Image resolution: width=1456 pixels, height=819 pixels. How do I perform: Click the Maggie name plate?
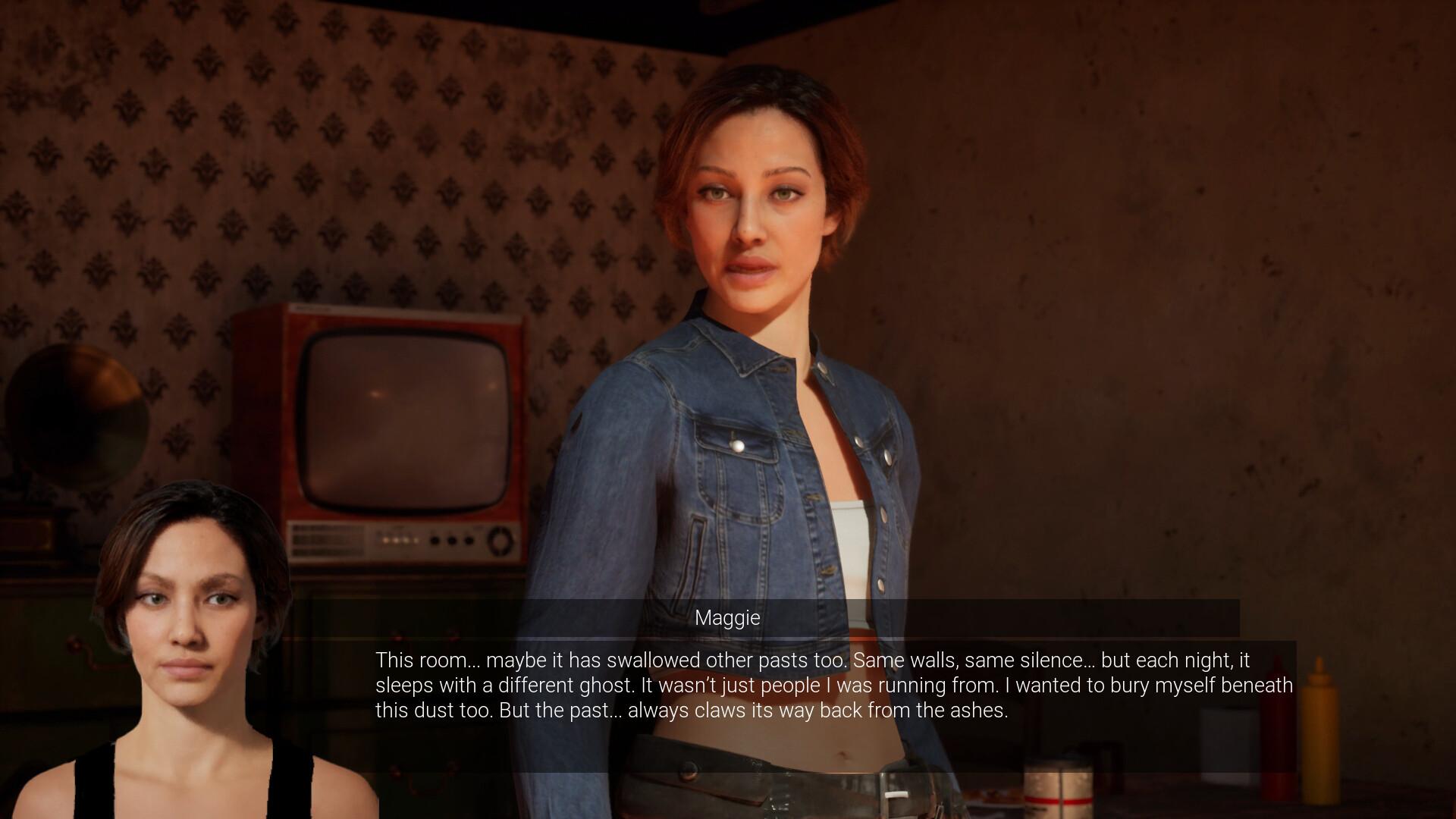point(727,618)
